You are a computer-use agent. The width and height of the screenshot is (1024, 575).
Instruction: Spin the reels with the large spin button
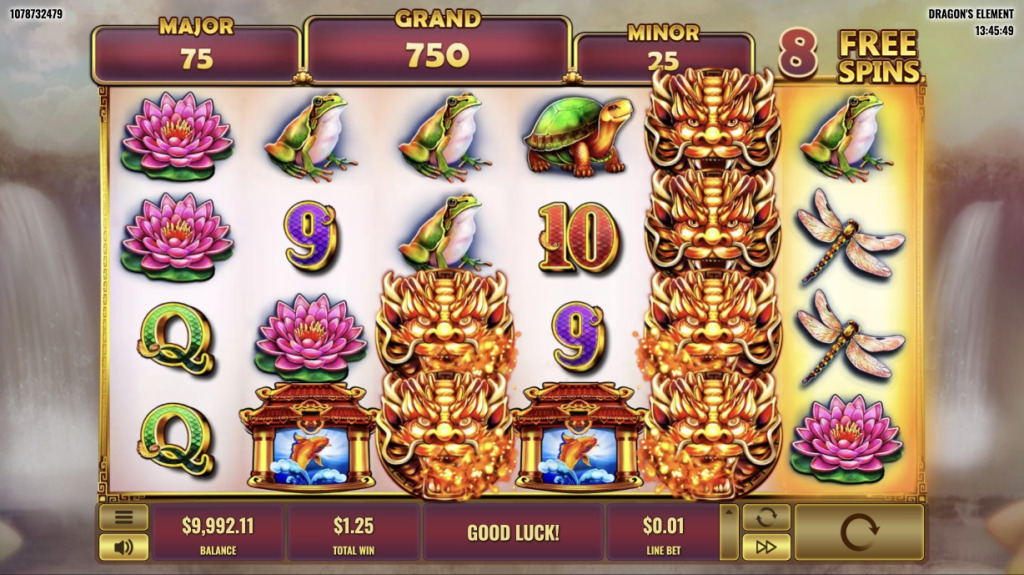pos(859,532)
